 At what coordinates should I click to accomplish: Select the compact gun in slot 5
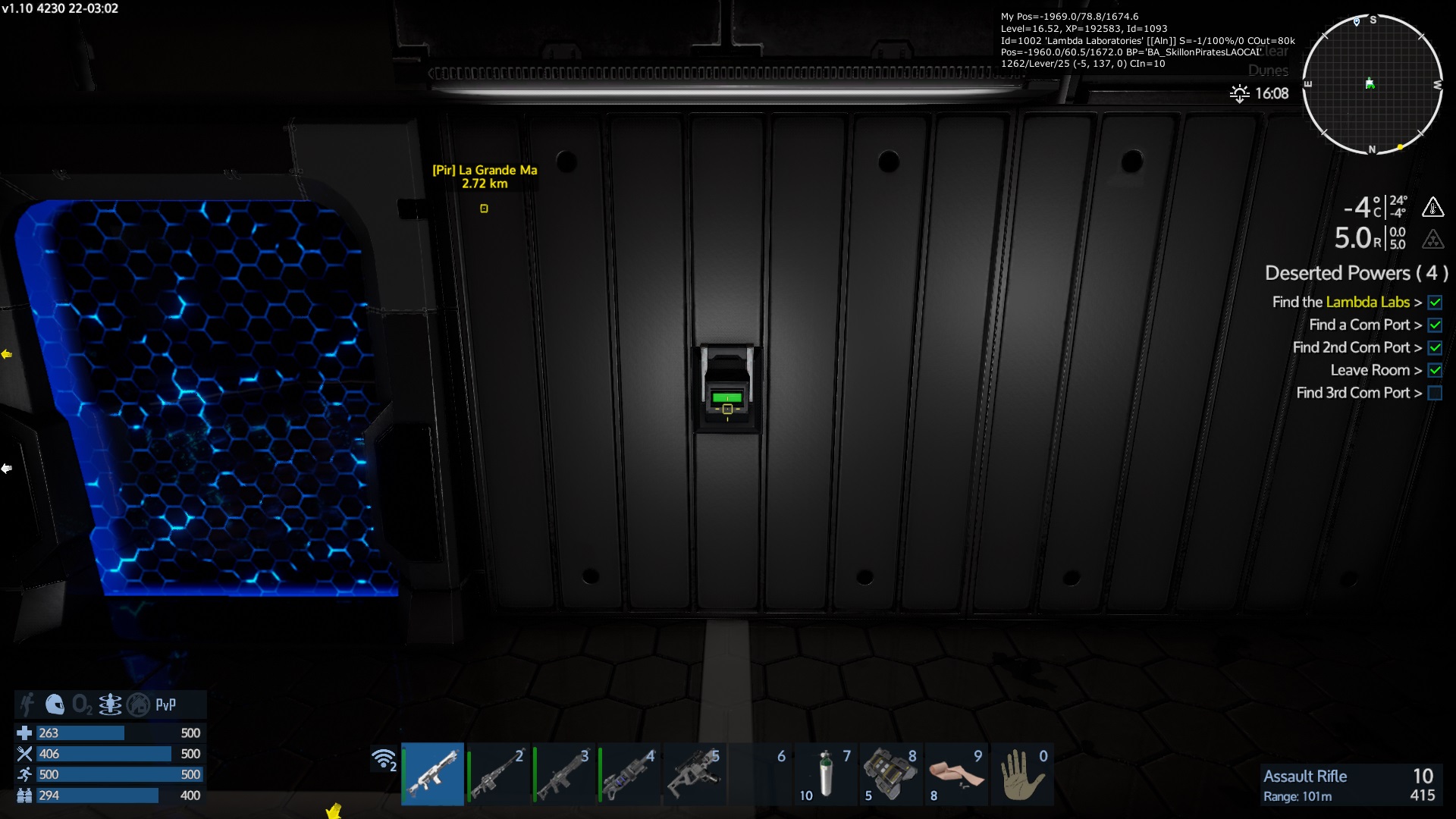click(693, 773)
